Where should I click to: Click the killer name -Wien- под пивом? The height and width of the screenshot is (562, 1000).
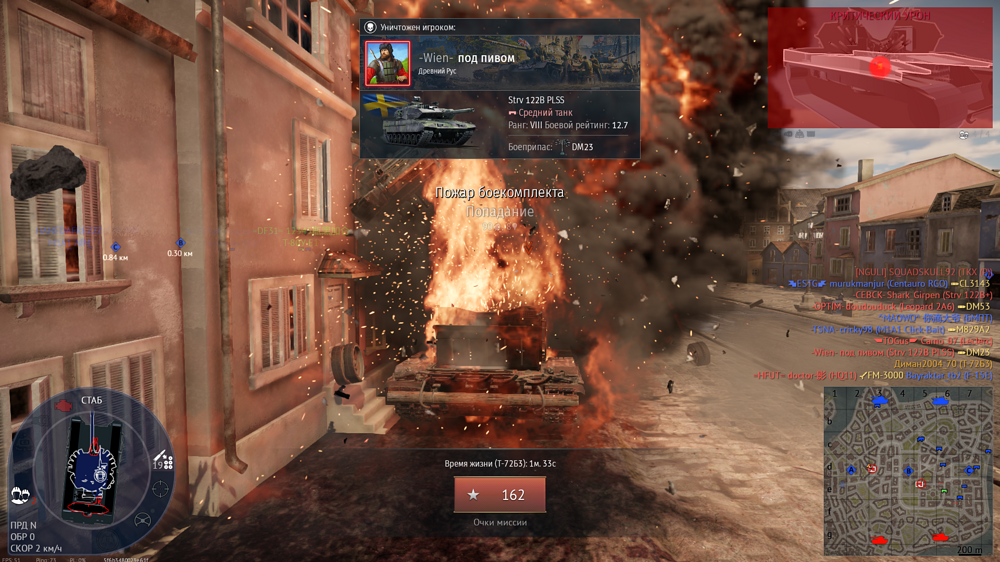pos(466,59)
